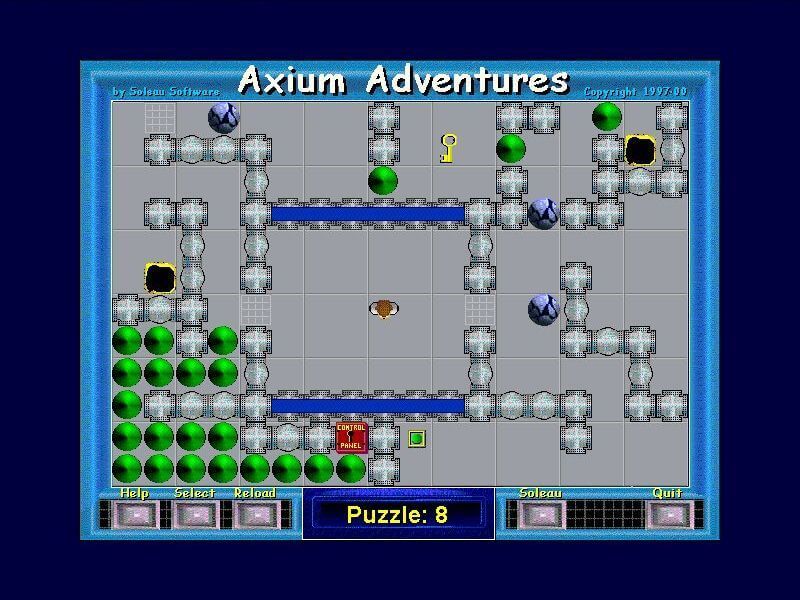Viewport: 800px width, 600px height.
Task: Reload the current puzzle
Action: 254,514
